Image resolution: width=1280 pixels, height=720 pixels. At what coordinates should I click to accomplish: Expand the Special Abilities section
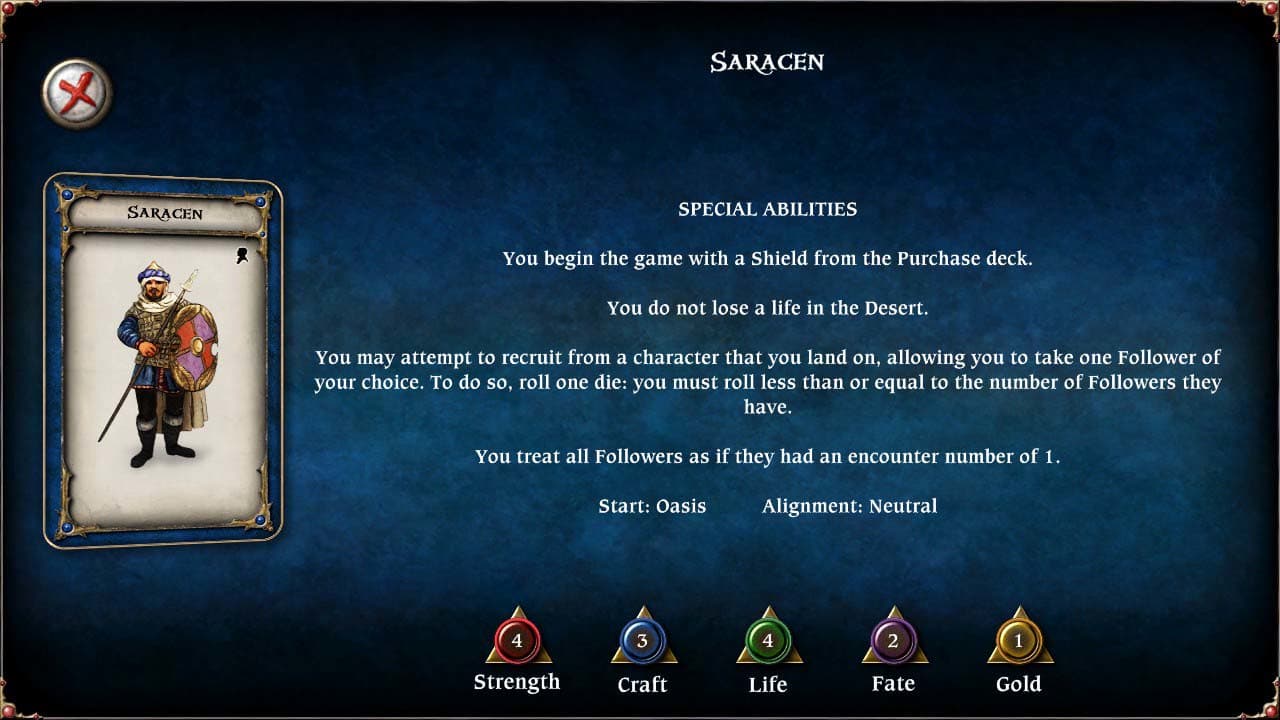tap(767, 209)
